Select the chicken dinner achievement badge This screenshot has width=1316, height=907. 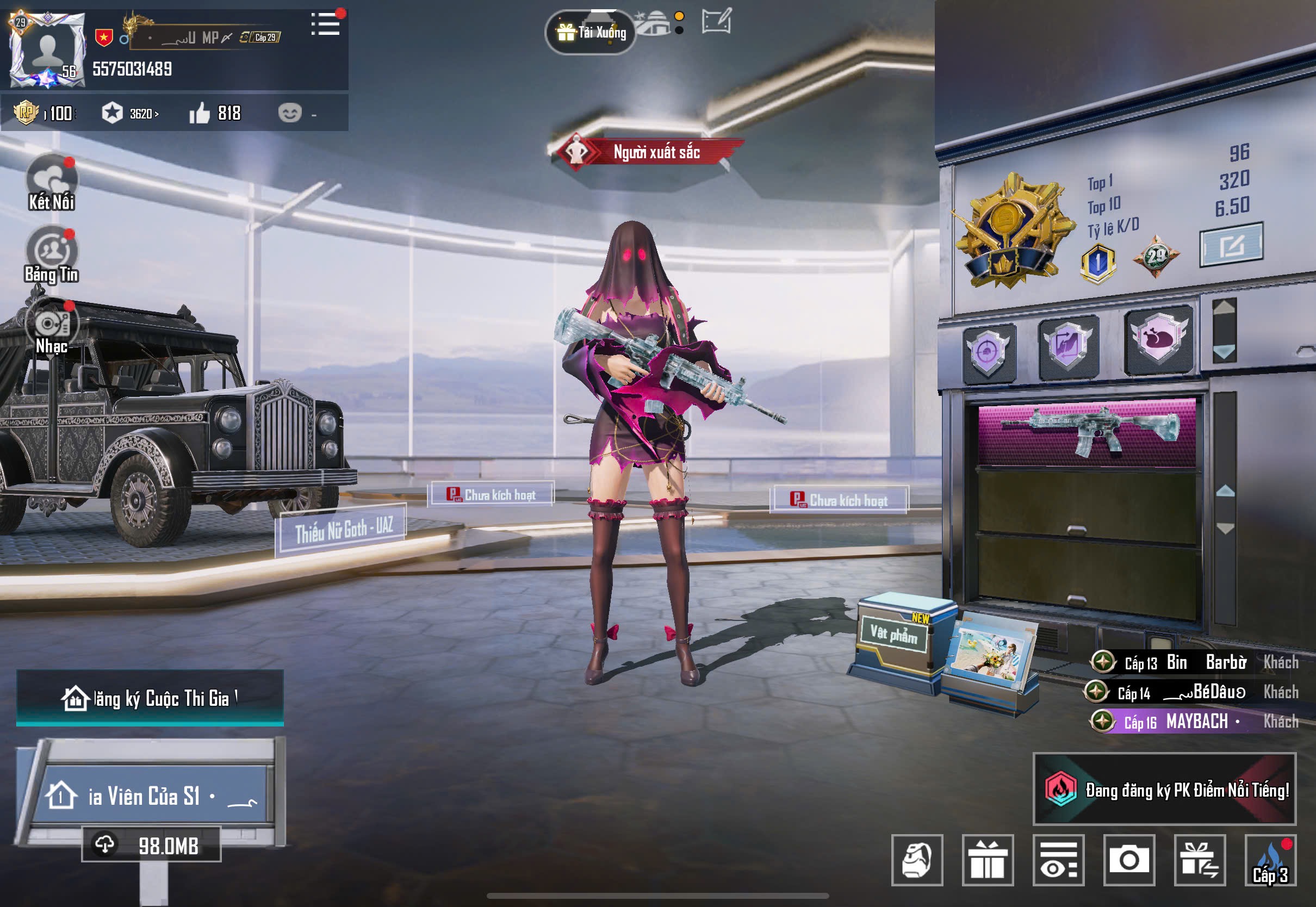point(1158,340)
